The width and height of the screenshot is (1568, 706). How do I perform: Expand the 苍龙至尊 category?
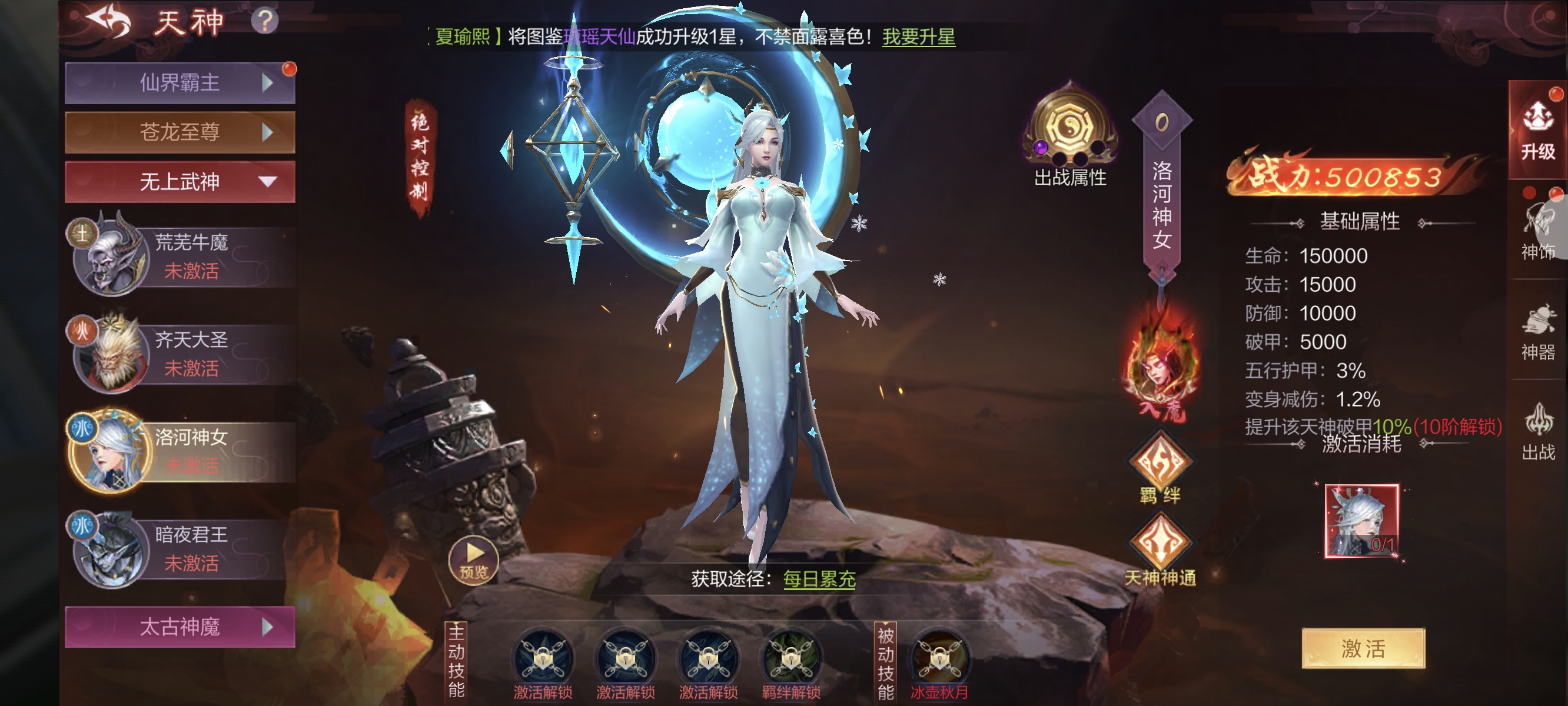180,132
